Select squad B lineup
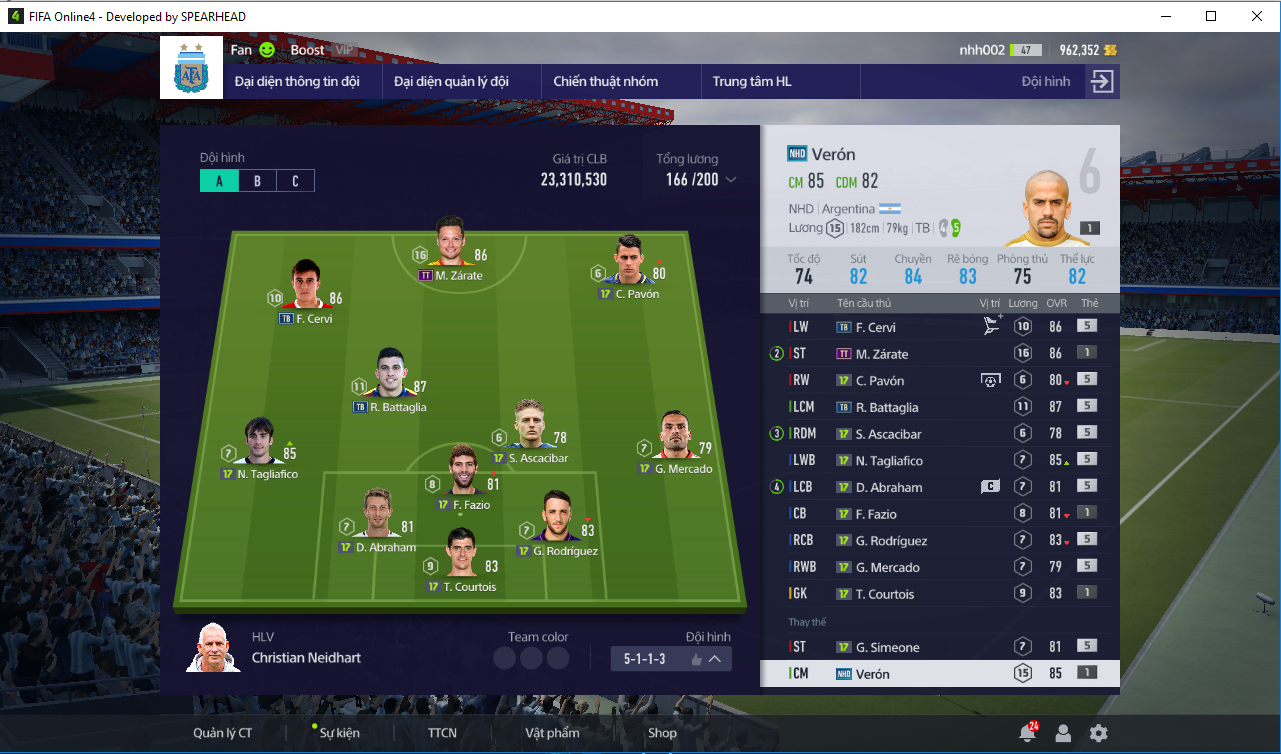Image resolution: width=1281 pixels, height=754 pixels. pyautogui.click(x=257, y=181)
